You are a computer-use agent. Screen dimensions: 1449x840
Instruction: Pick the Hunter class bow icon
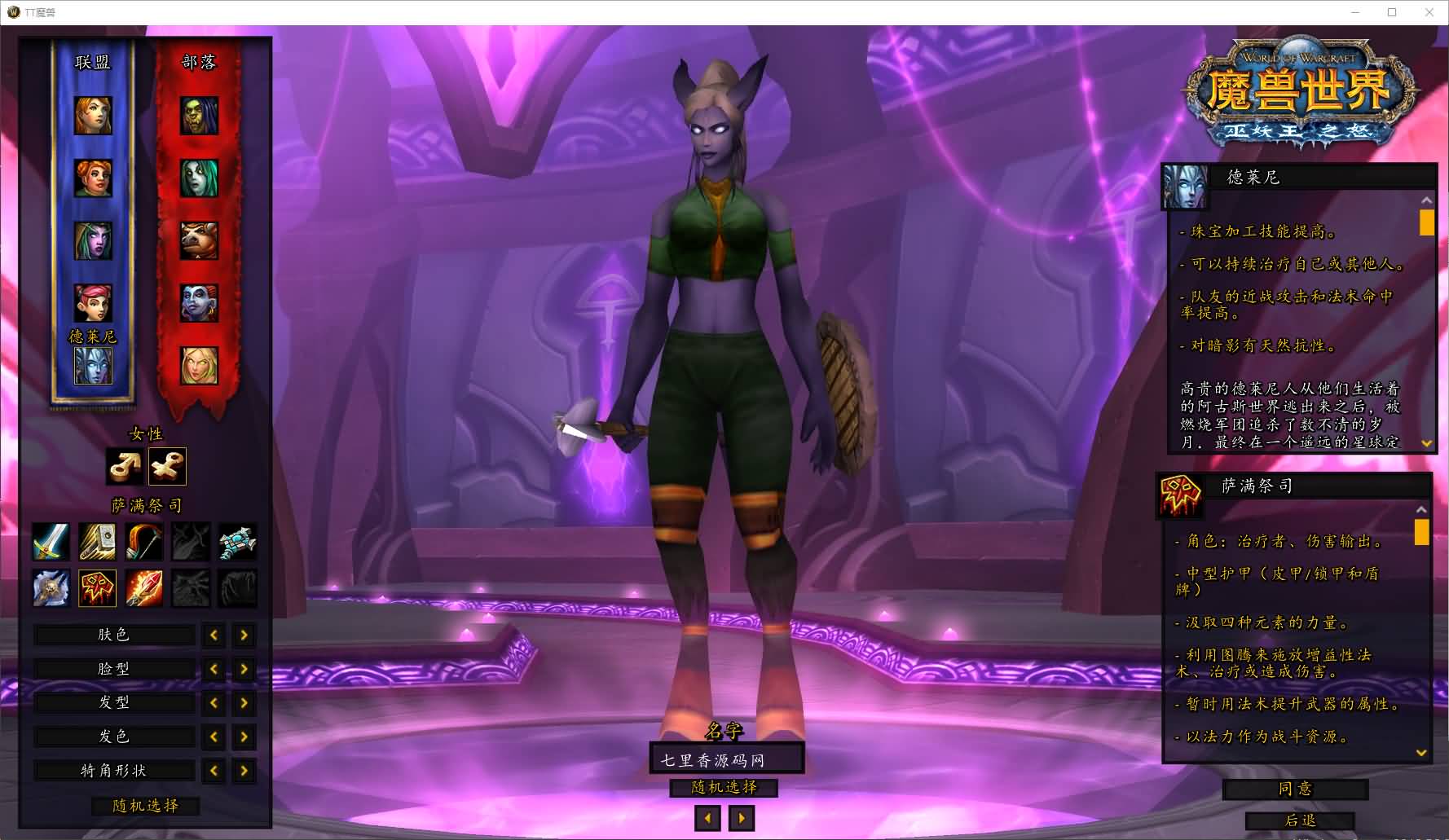pyautogui.click(x=144, y=542)
